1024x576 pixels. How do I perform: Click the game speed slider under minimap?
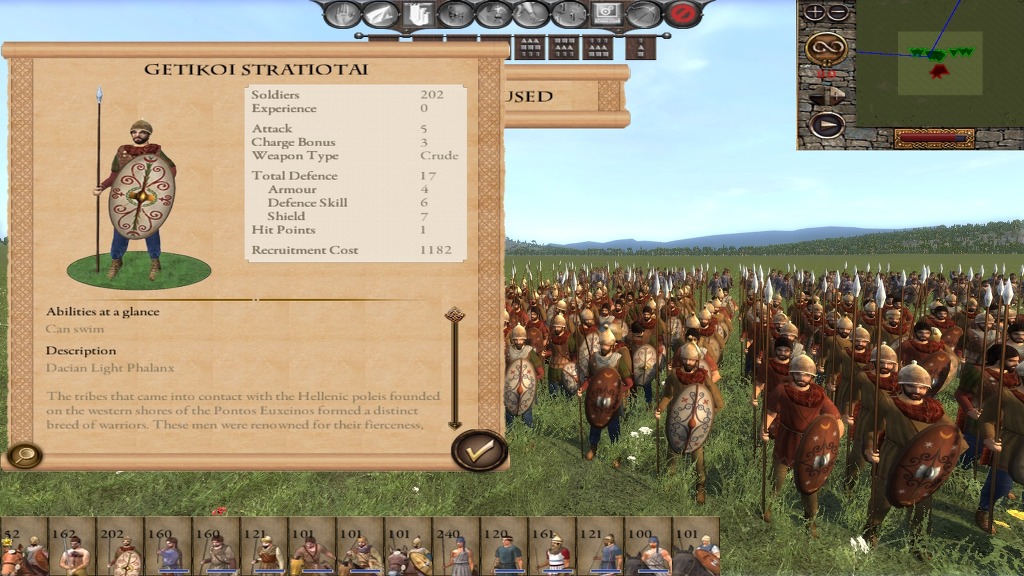tap(934, 138)
